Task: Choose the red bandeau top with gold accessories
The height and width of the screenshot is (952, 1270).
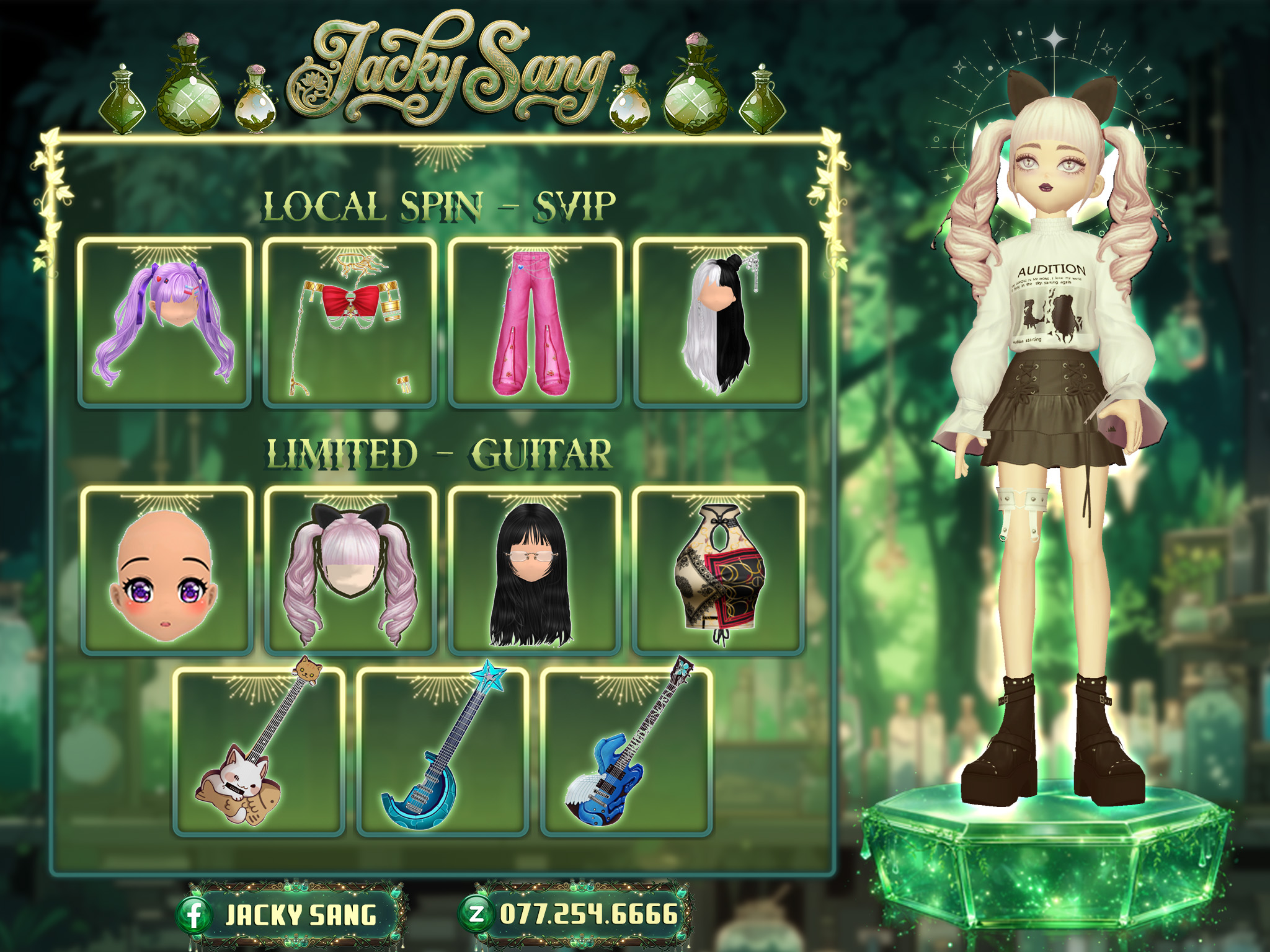Action: [350, 322]
